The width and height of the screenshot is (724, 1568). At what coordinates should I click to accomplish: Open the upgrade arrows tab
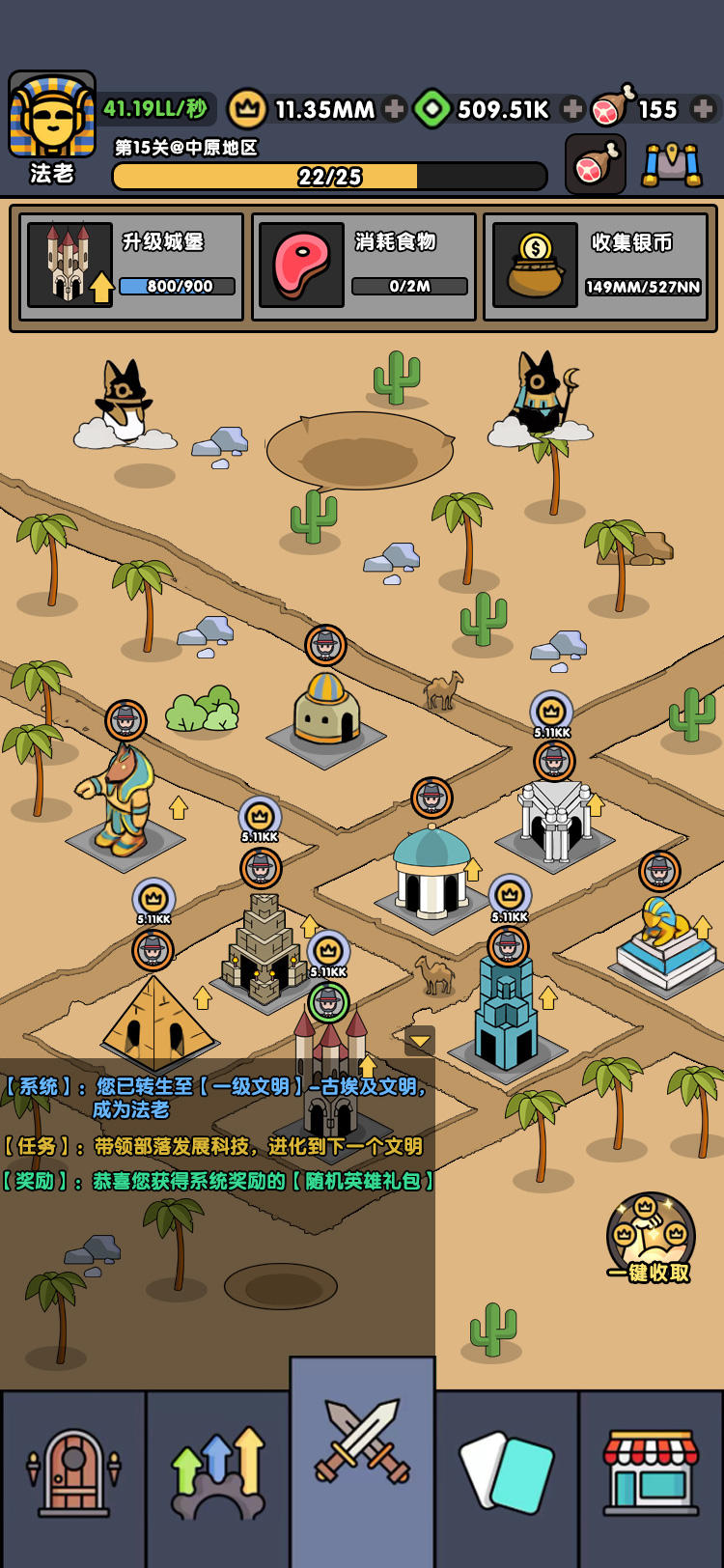click(218, 1473)
